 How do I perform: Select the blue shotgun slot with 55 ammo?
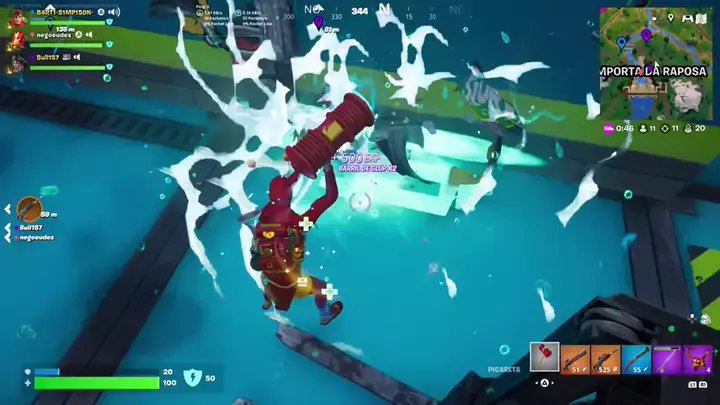(x=636, y=358)
